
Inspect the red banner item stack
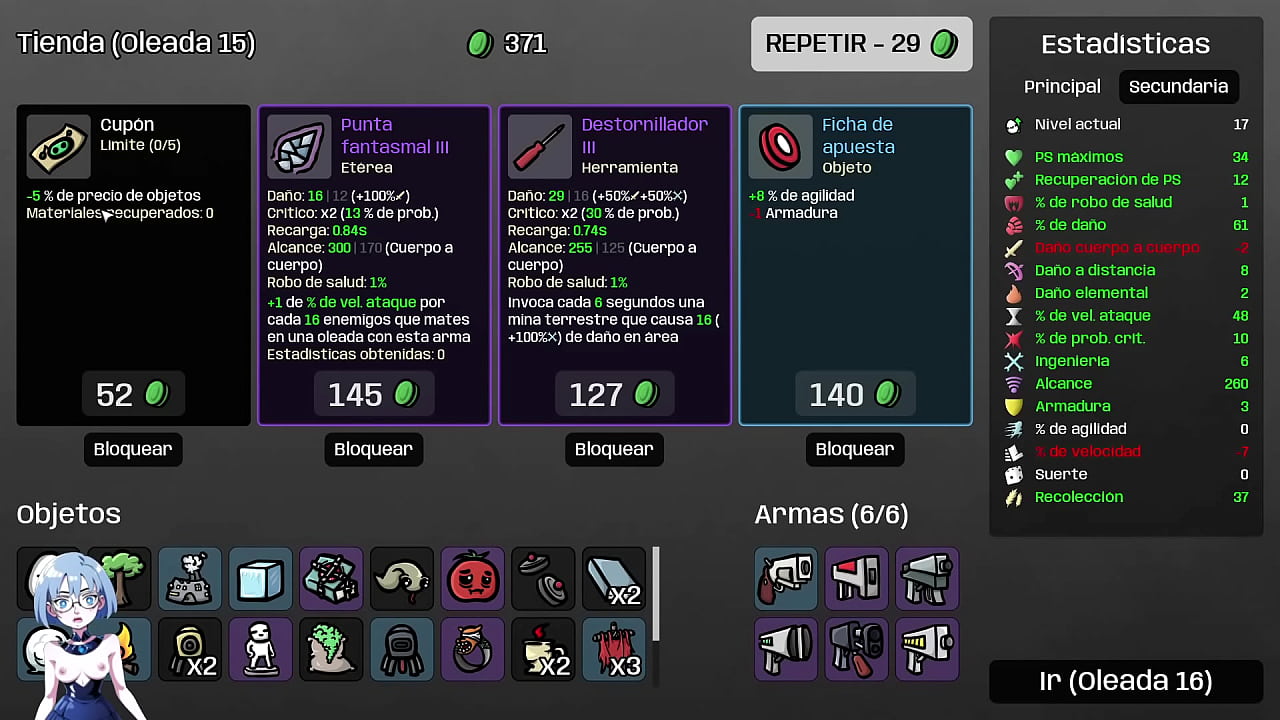coord(614,649)
